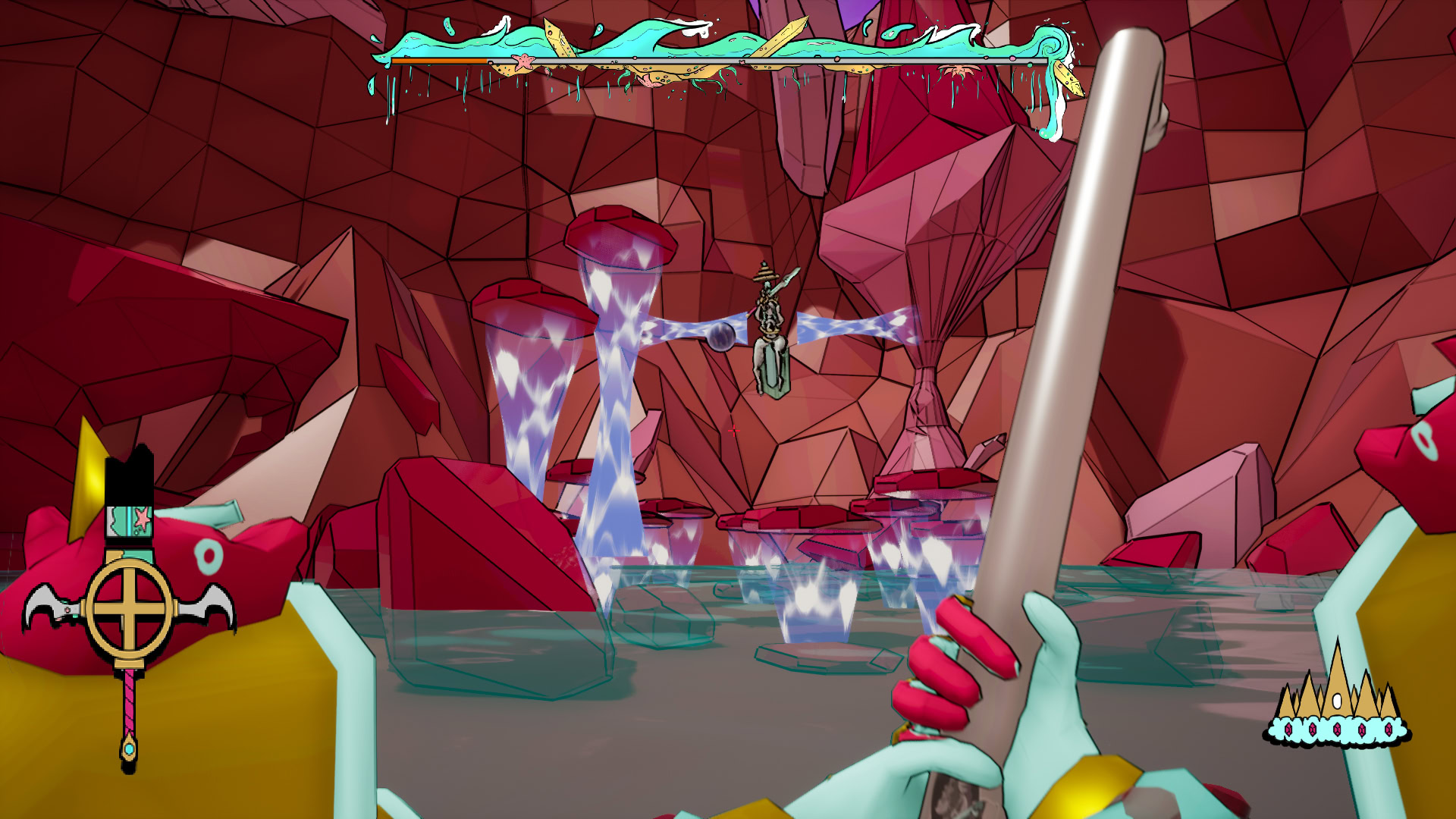
Task: Toggle the leftmost pink gem on the crown
Action: tap(1288, 730)
